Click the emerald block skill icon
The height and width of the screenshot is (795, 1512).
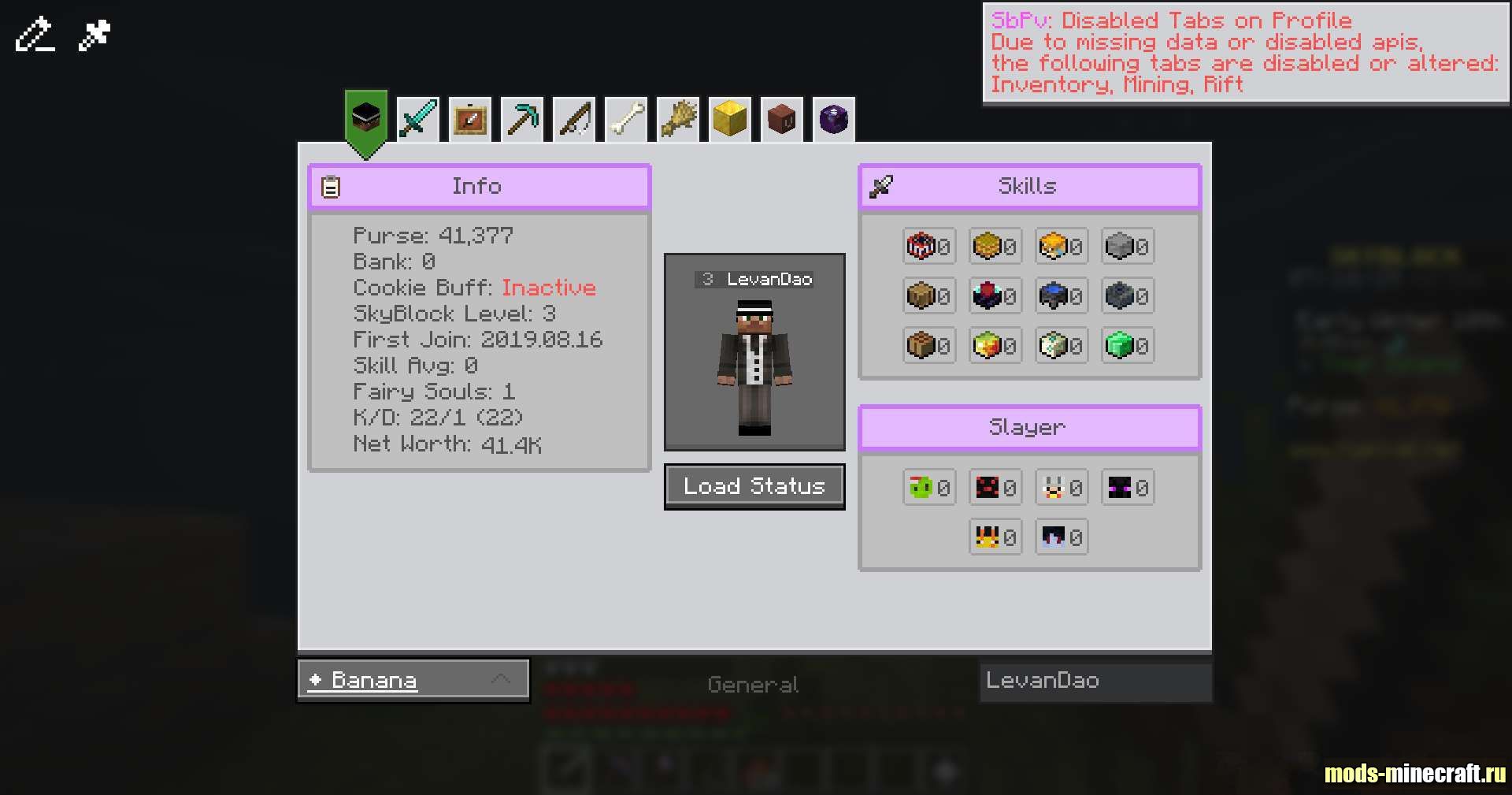(x=1119, y=345)
